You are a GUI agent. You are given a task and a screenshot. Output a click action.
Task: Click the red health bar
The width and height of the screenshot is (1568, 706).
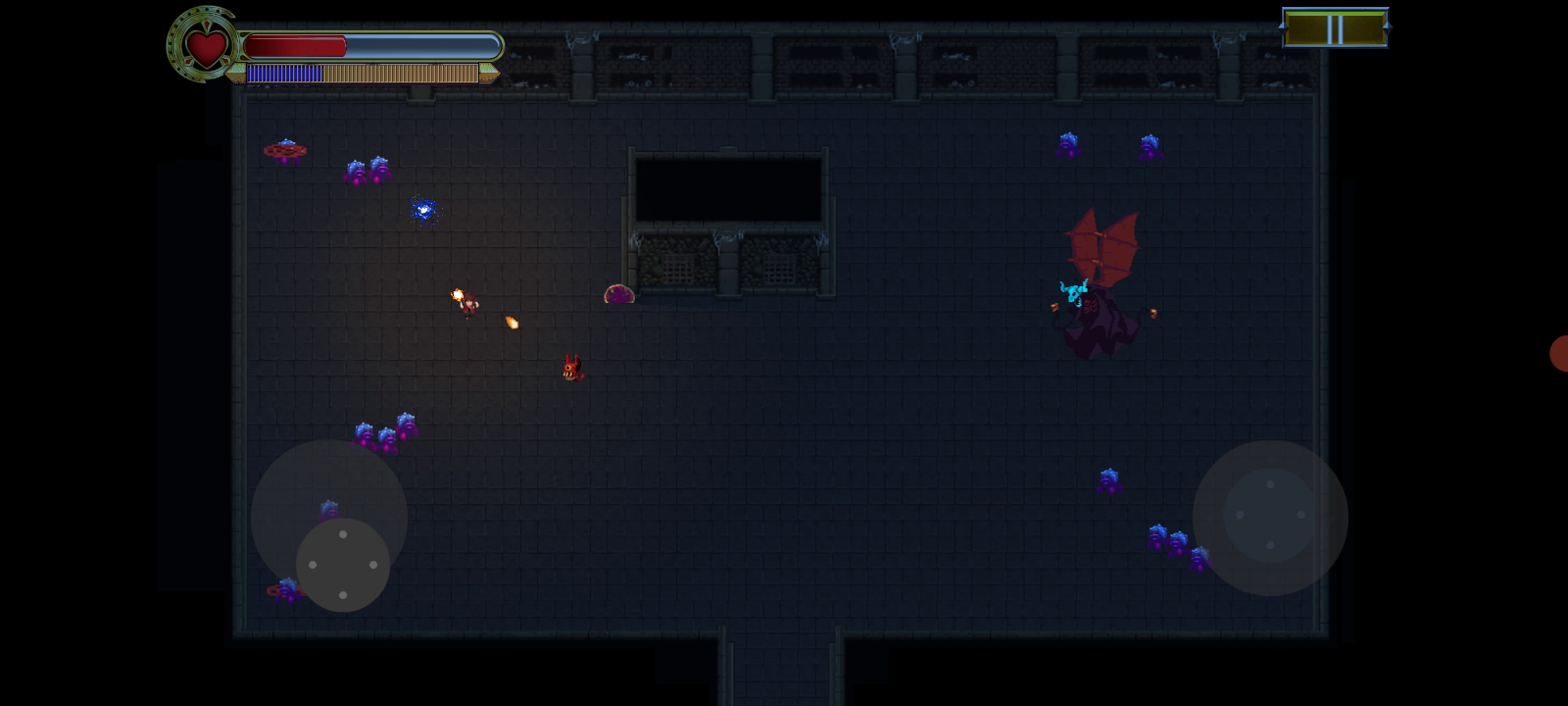[294, 45]
